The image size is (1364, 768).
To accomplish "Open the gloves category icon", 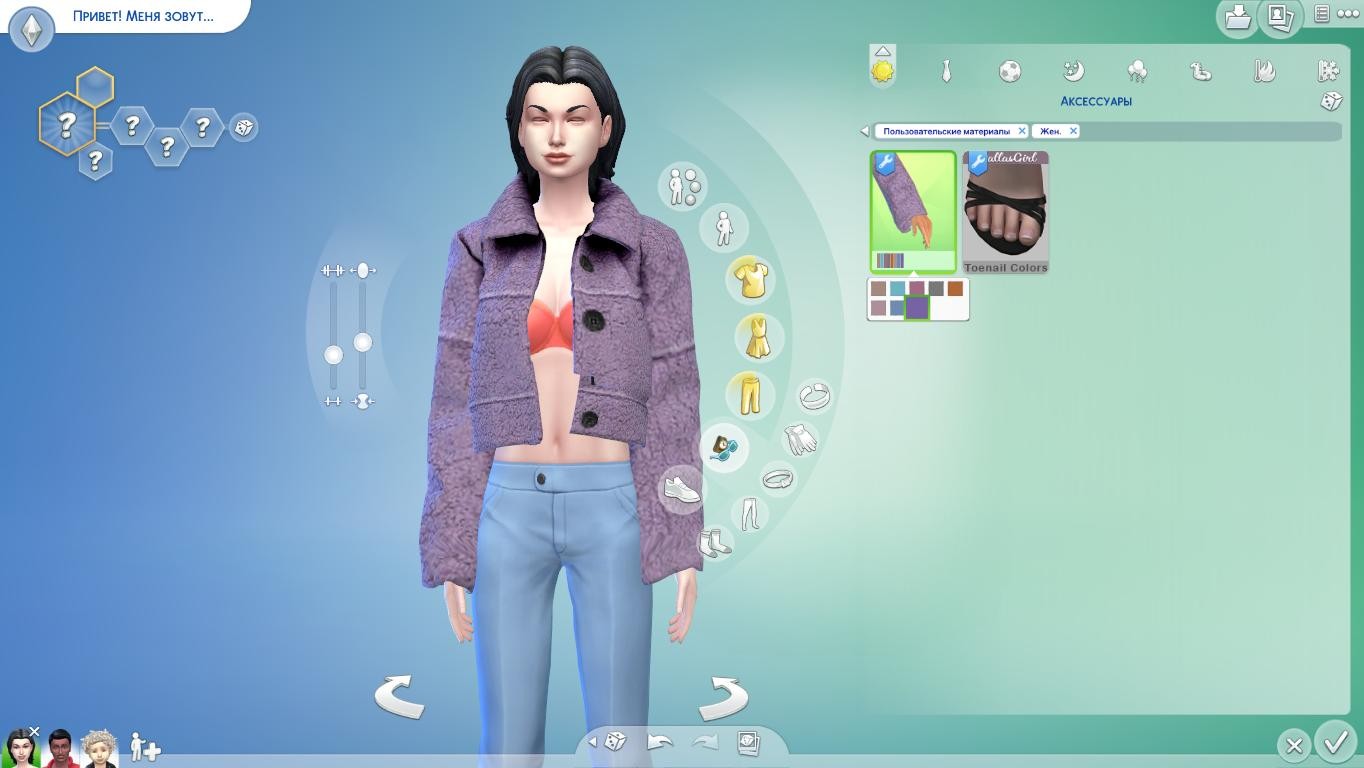I will pos(799,438).
